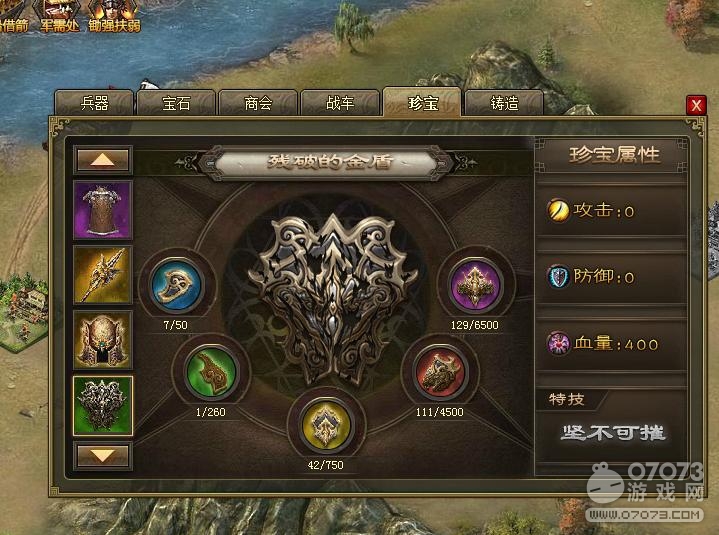Image resolution: width=719 pixels, height=535 pixels.
Task: Click the up arrow above treasure list
Action: click(103, 160)
